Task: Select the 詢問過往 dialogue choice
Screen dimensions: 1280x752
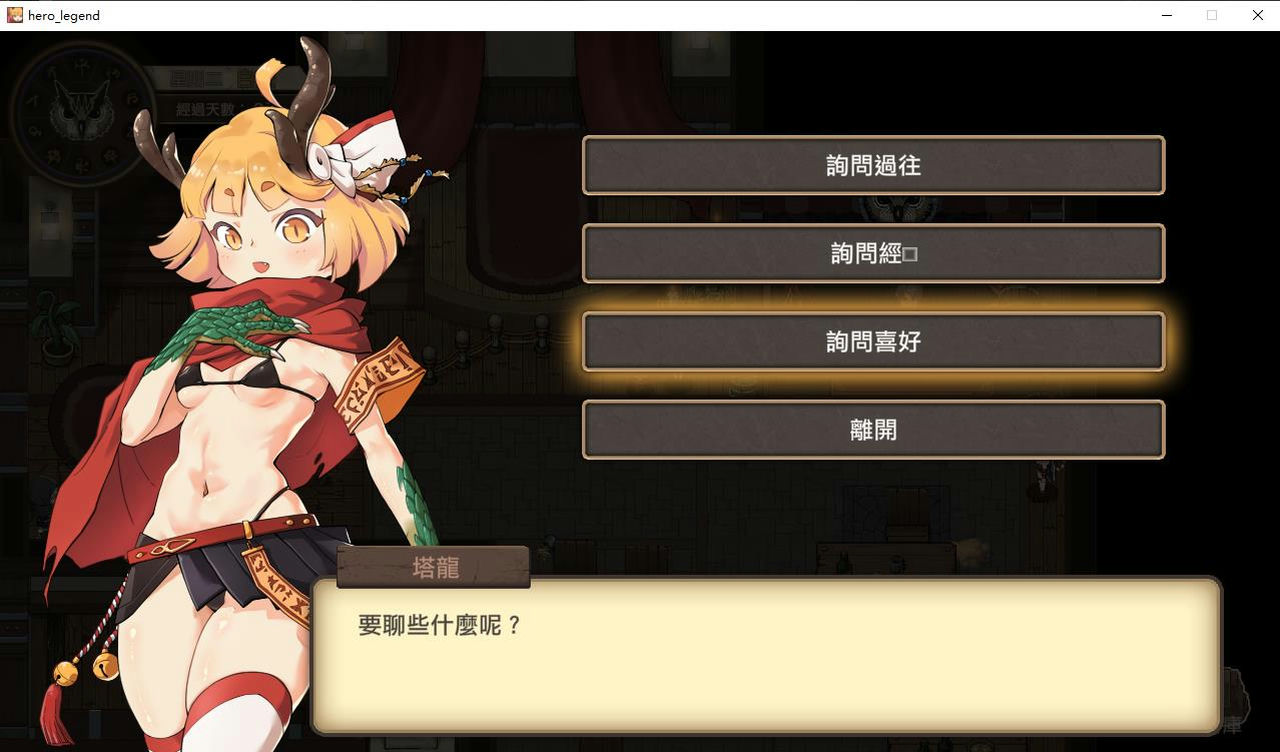Action: [873, 165]
